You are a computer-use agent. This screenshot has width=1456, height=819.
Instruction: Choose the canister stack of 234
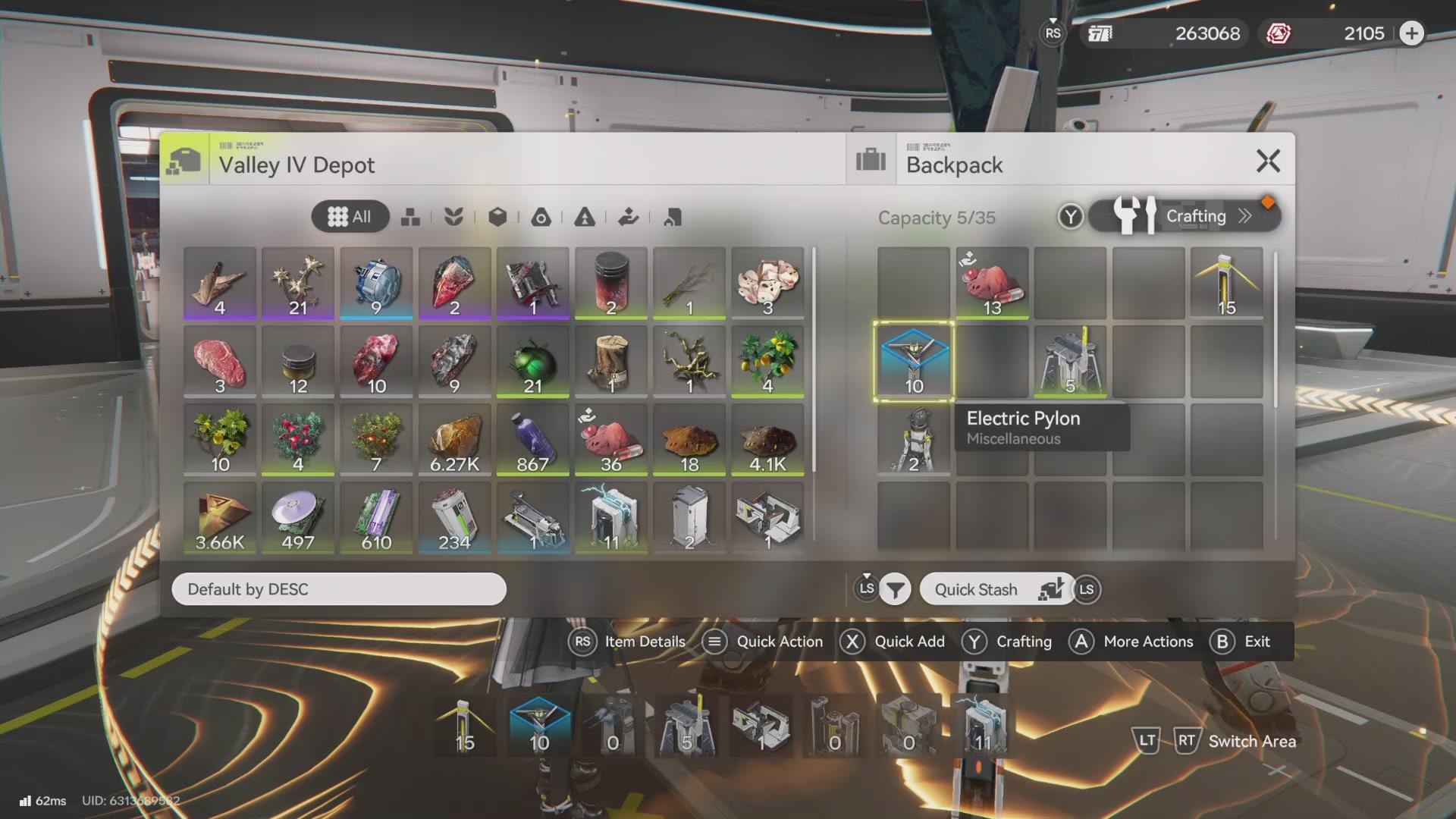point(454,517)
